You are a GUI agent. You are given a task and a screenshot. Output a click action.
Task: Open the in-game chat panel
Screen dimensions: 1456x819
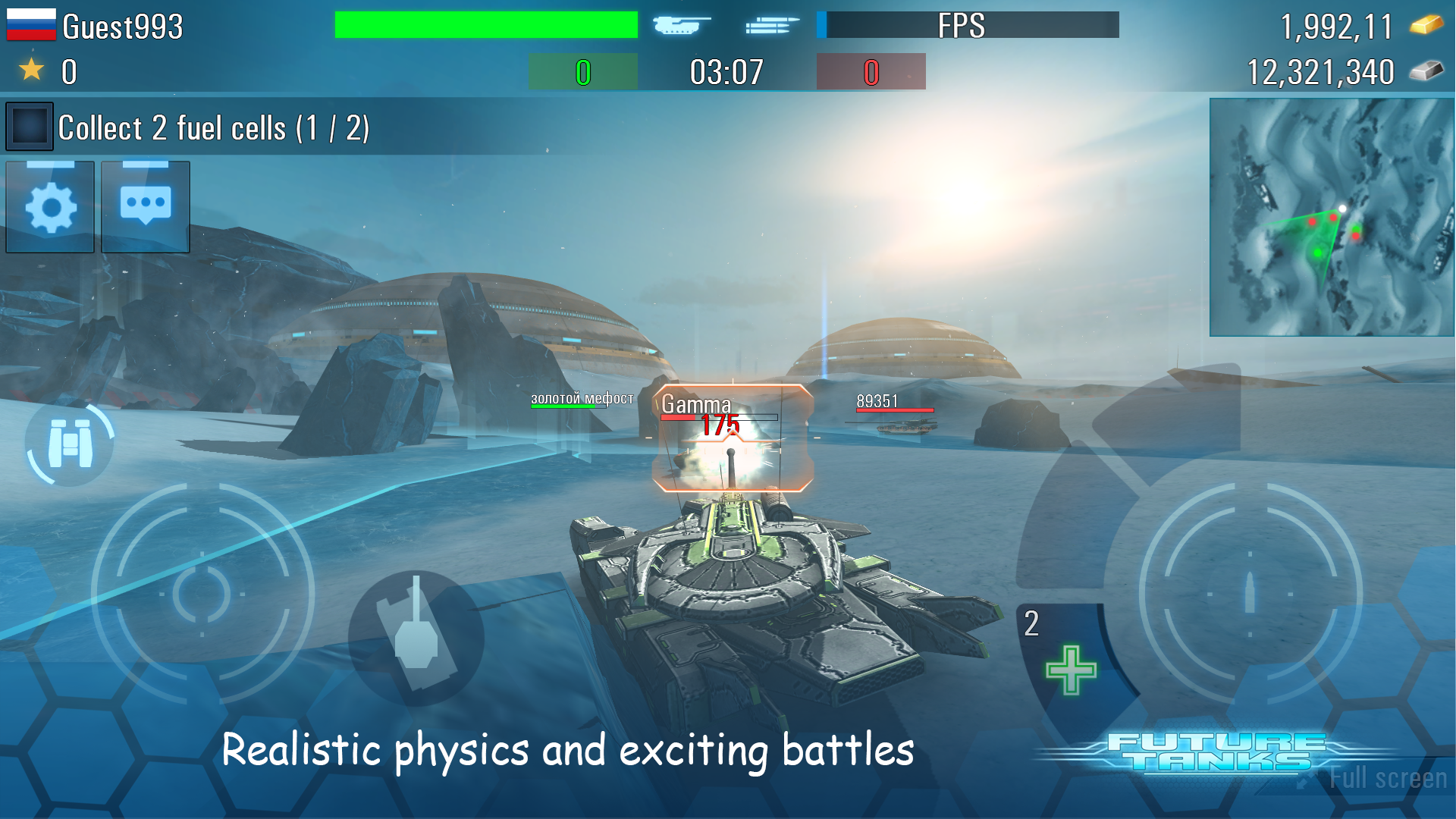144,206
